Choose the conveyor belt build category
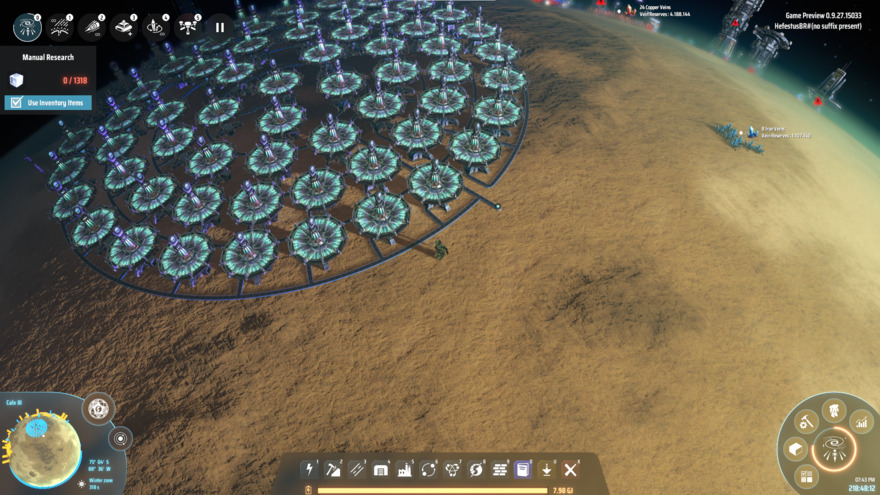Screen dimensions: 880x495 (357, 470)
